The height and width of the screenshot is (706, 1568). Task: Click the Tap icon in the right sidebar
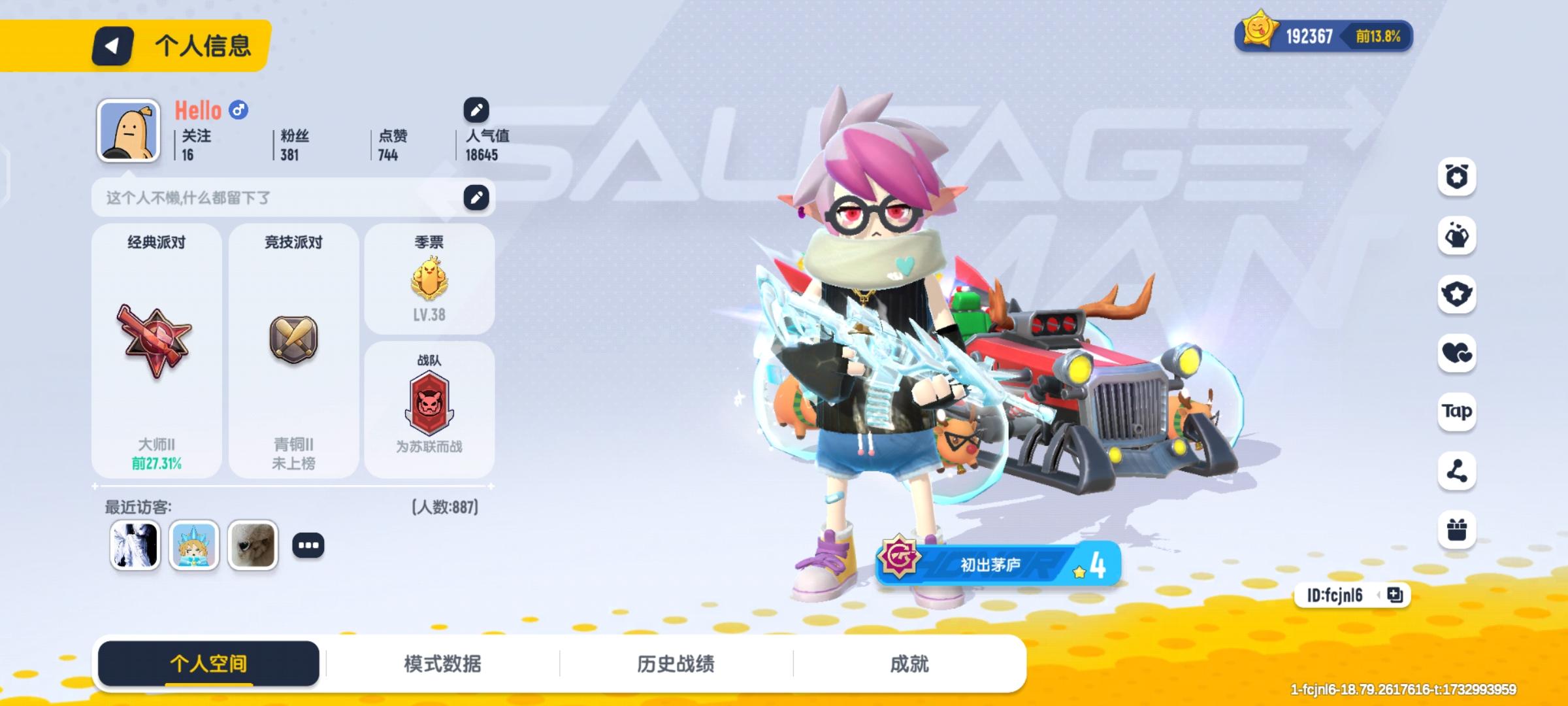(x=1456, y=412)
